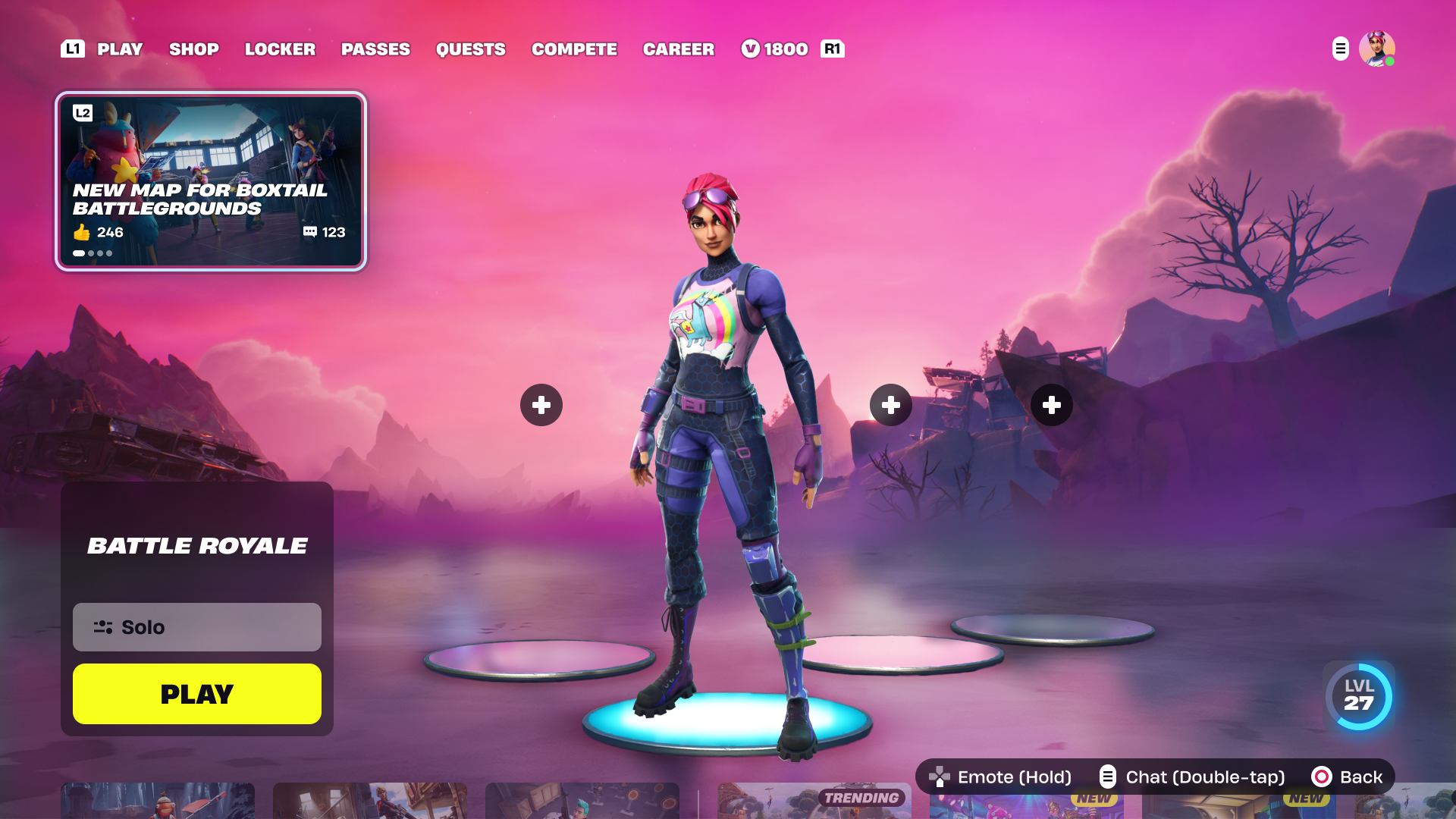Change the Solo game mode setting
The image size is (1456, 819).
pos(197,627)
